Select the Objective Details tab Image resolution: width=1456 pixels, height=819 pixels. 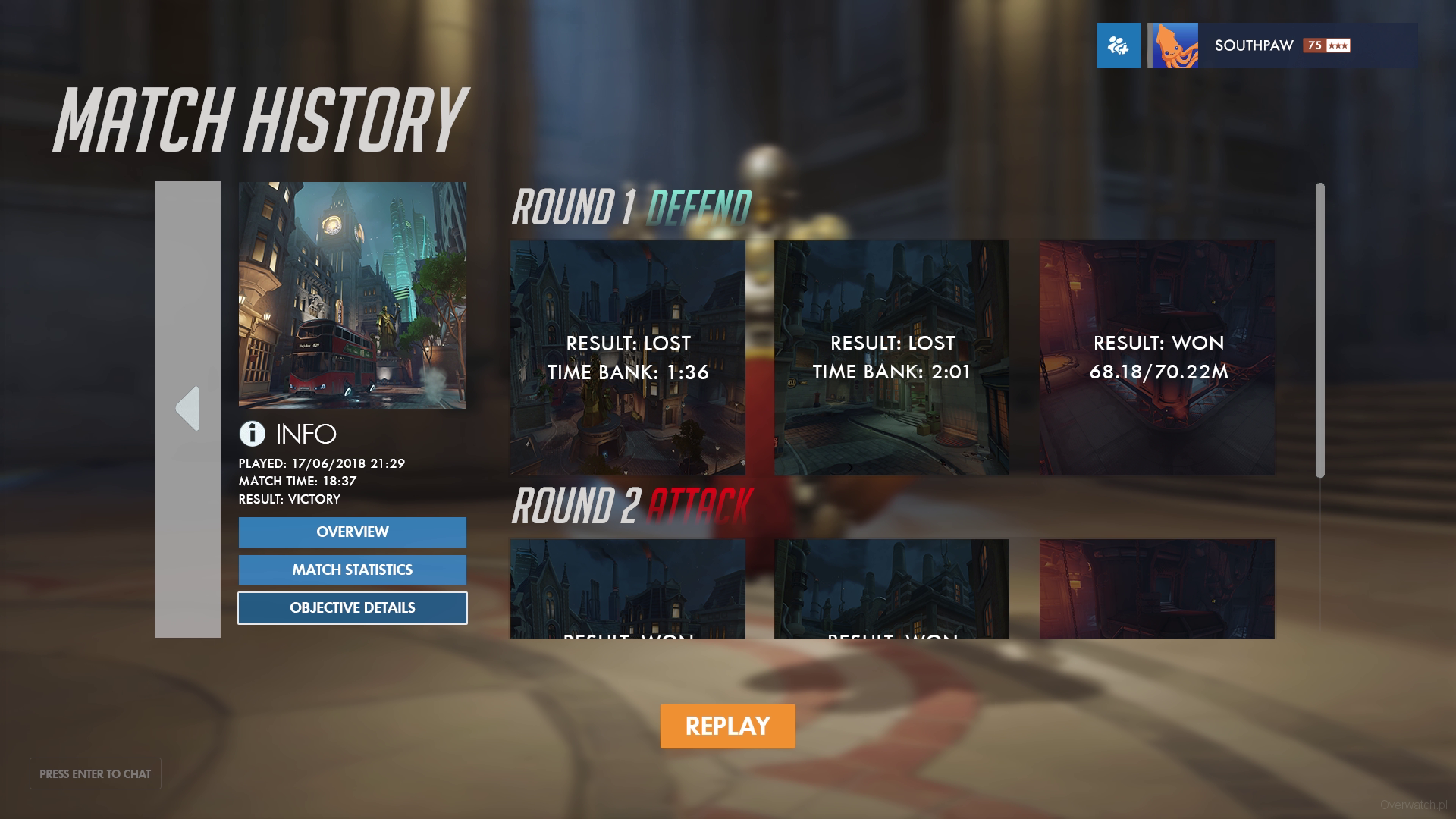coord(352,607)
